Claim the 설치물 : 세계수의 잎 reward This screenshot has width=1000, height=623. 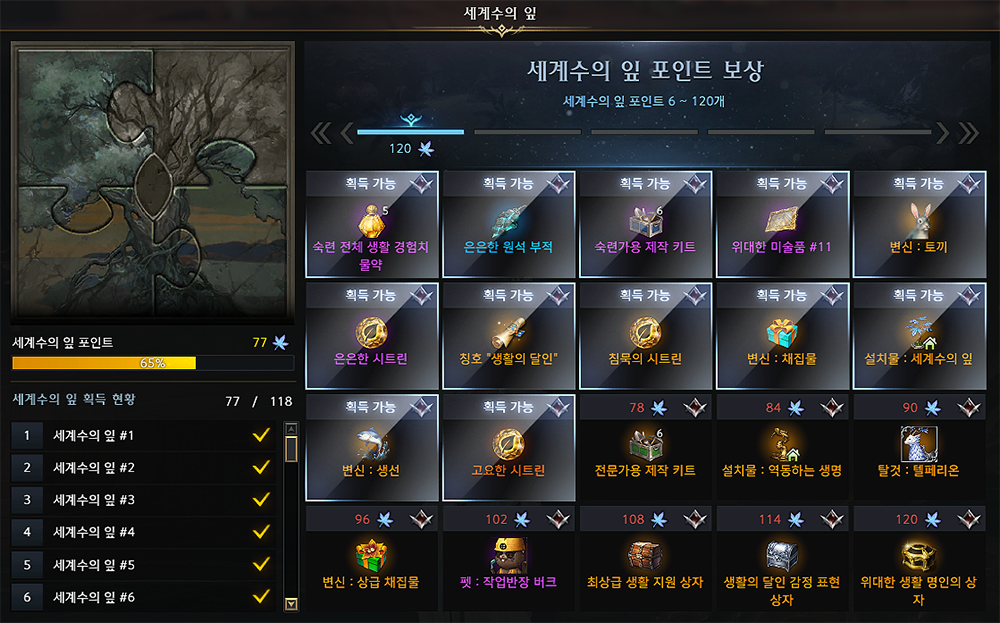(x=918, y=337)
